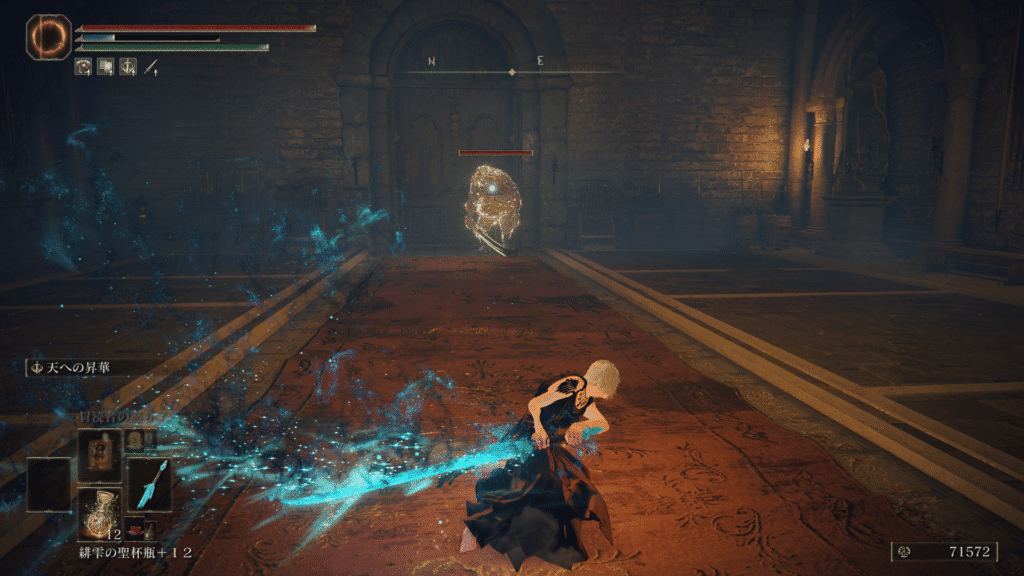Click the Great Rune icon beside health bar
This screenshot has height=576, width=1024.
(x=48, y=36)
